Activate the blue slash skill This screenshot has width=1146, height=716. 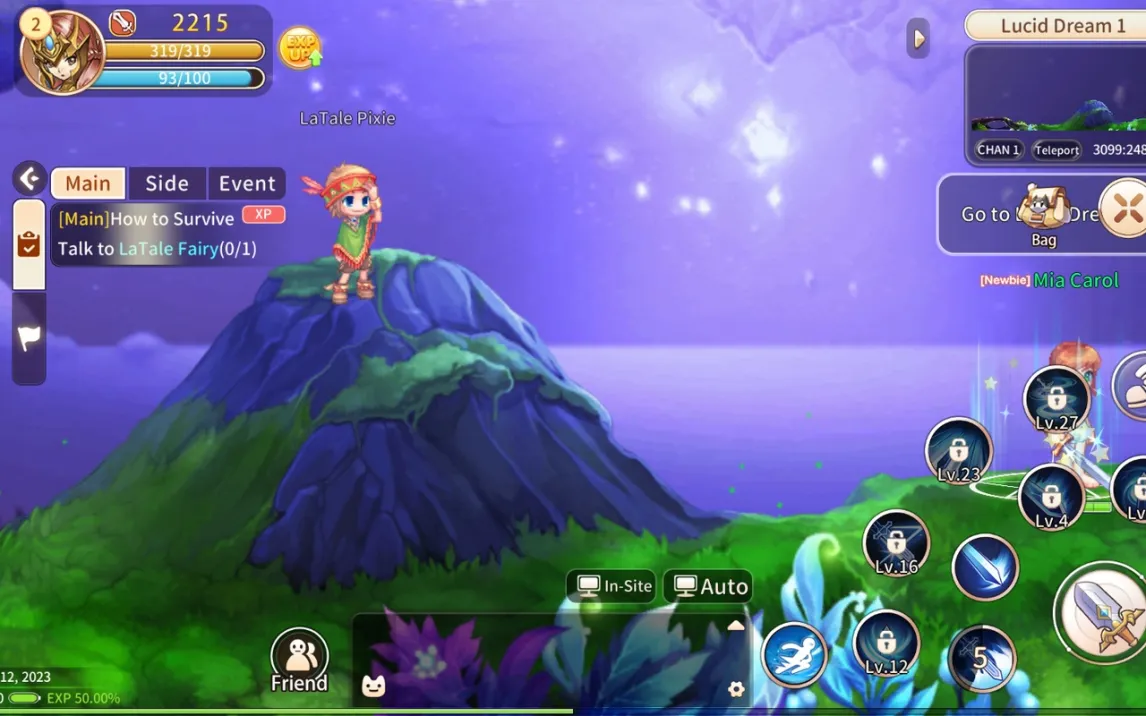click(x=985, y=567)
